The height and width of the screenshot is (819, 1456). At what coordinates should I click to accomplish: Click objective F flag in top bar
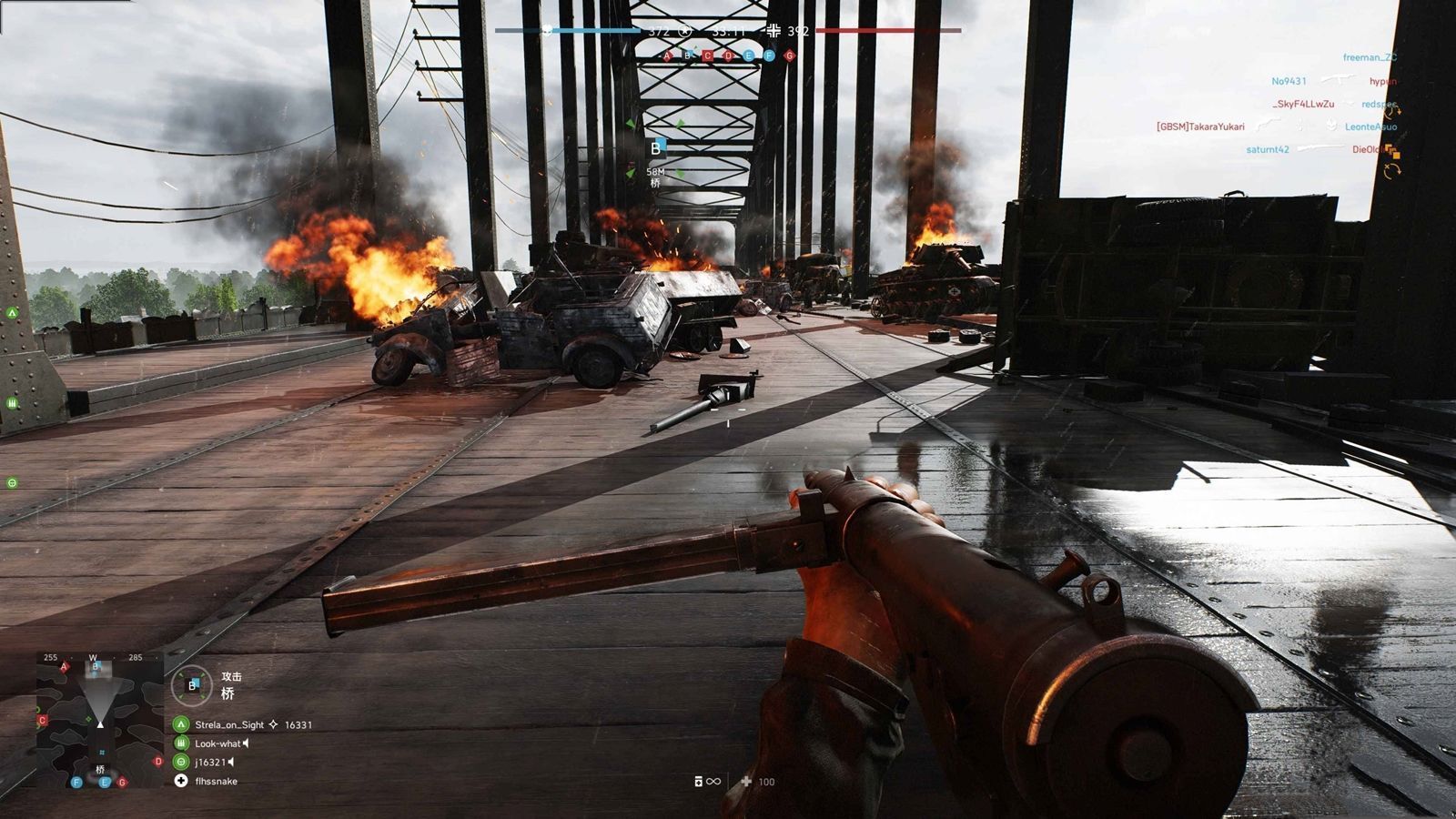[x=769, y=56]
